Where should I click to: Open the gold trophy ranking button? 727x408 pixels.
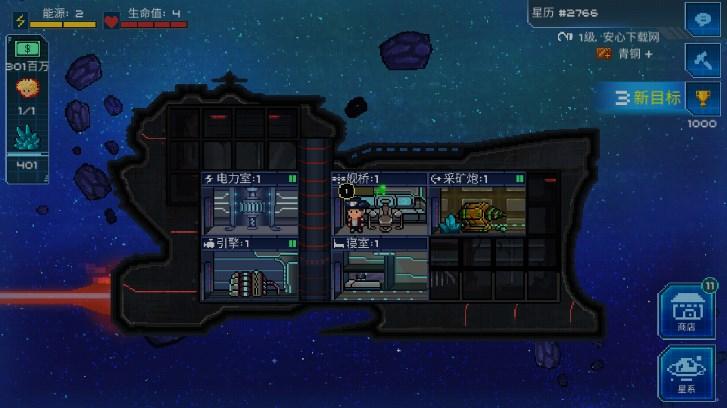click(x=703, y=98)
